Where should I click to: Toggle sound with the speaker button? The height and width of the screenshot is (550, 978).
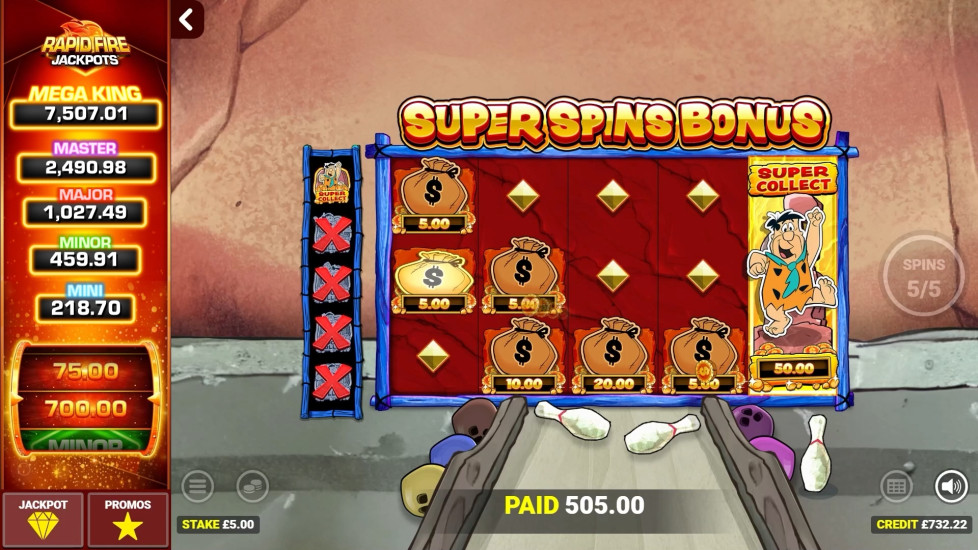coord(950,487)
